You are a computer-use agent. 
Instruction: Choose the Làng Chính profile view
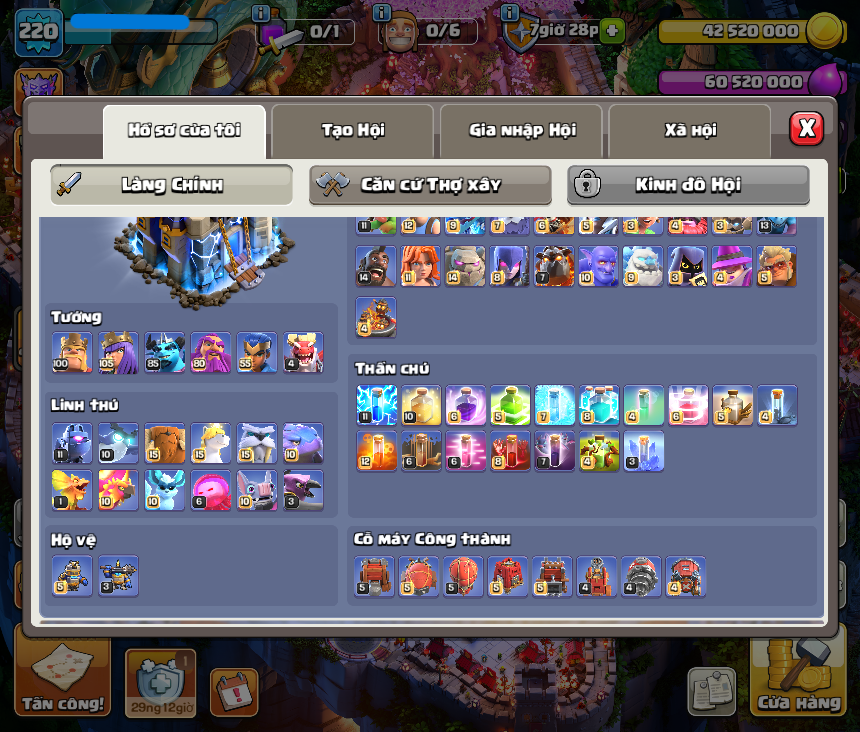171,185
